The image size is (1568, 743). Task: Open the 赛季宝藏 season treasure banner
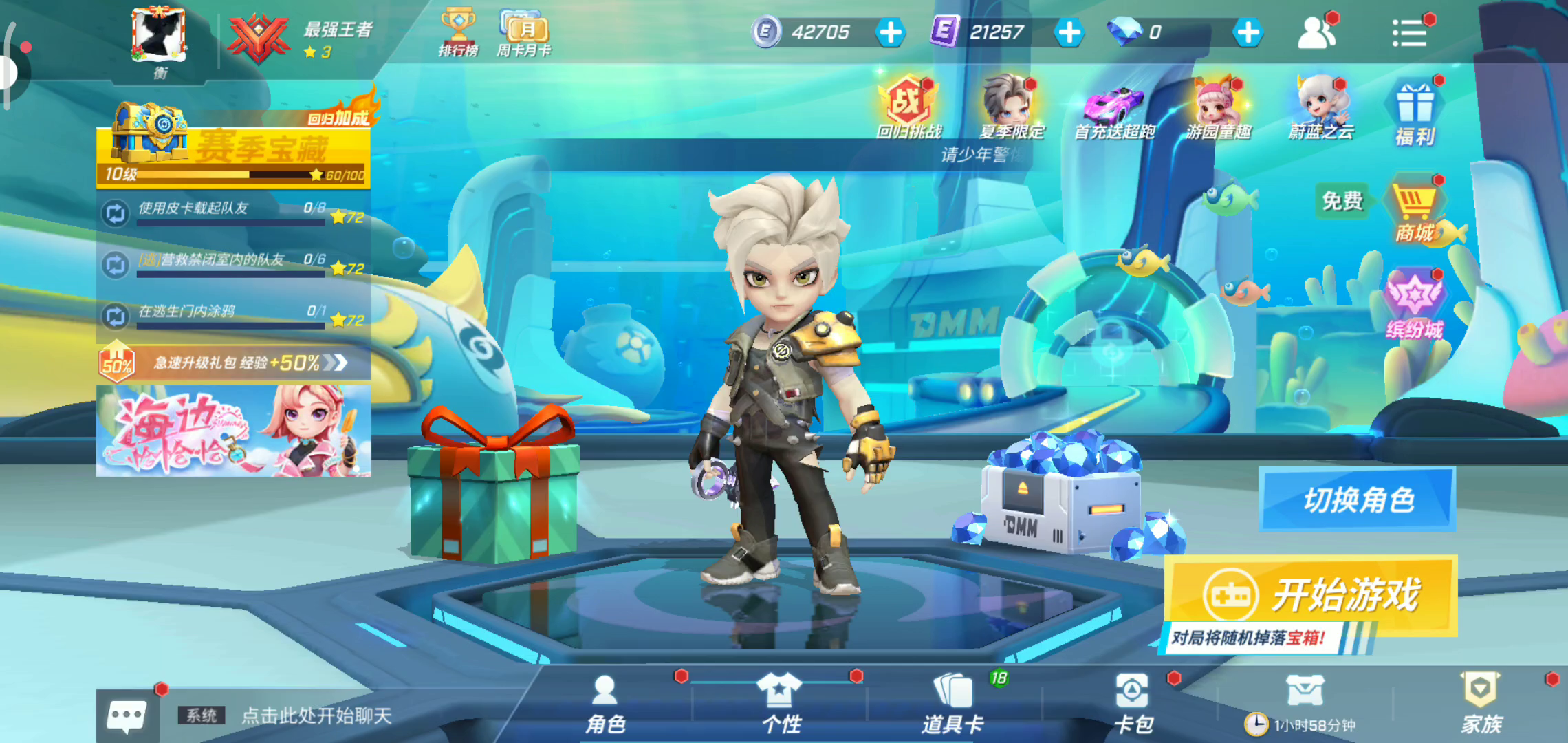[234, 147]
